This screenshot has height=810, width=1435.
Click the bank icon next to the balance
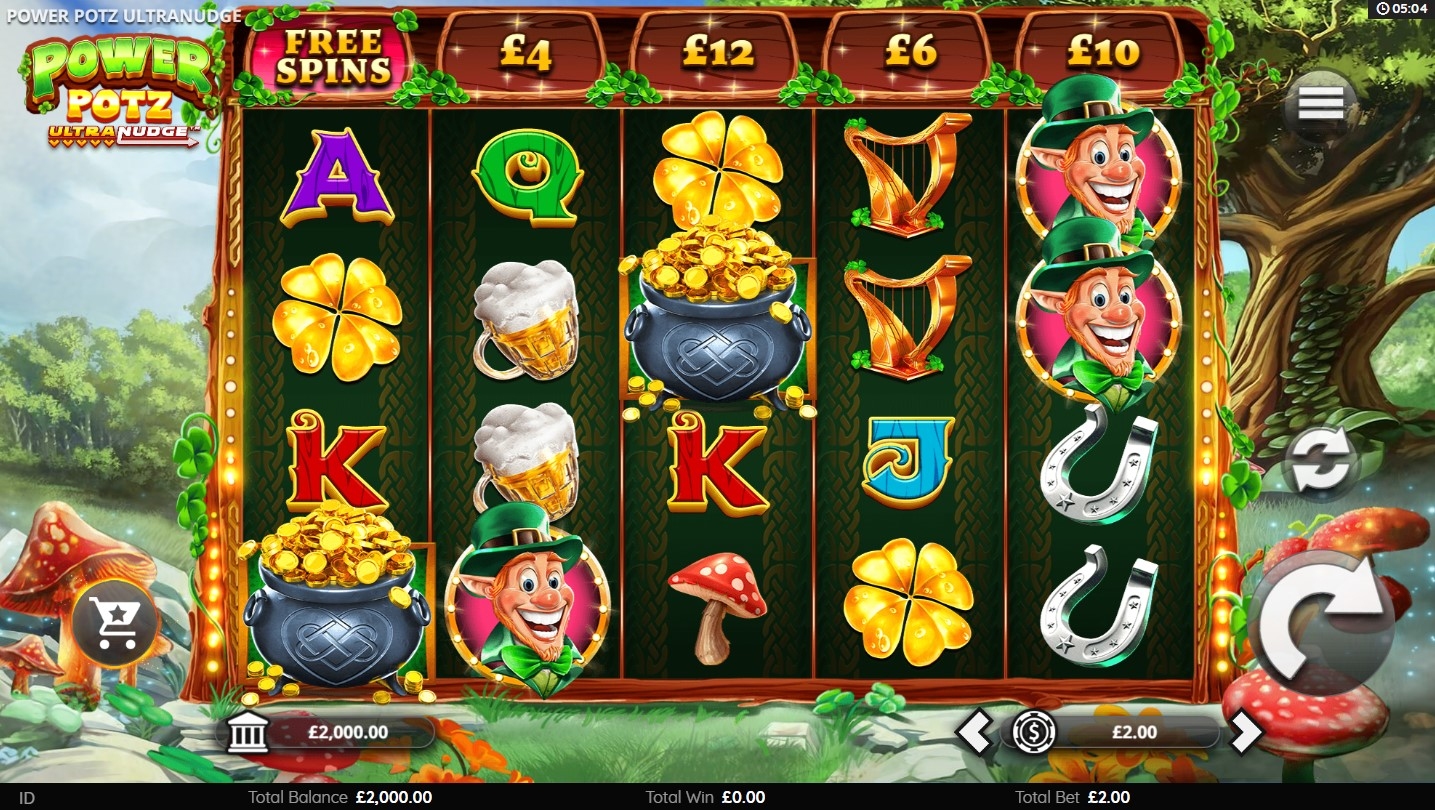pos(248,733)
